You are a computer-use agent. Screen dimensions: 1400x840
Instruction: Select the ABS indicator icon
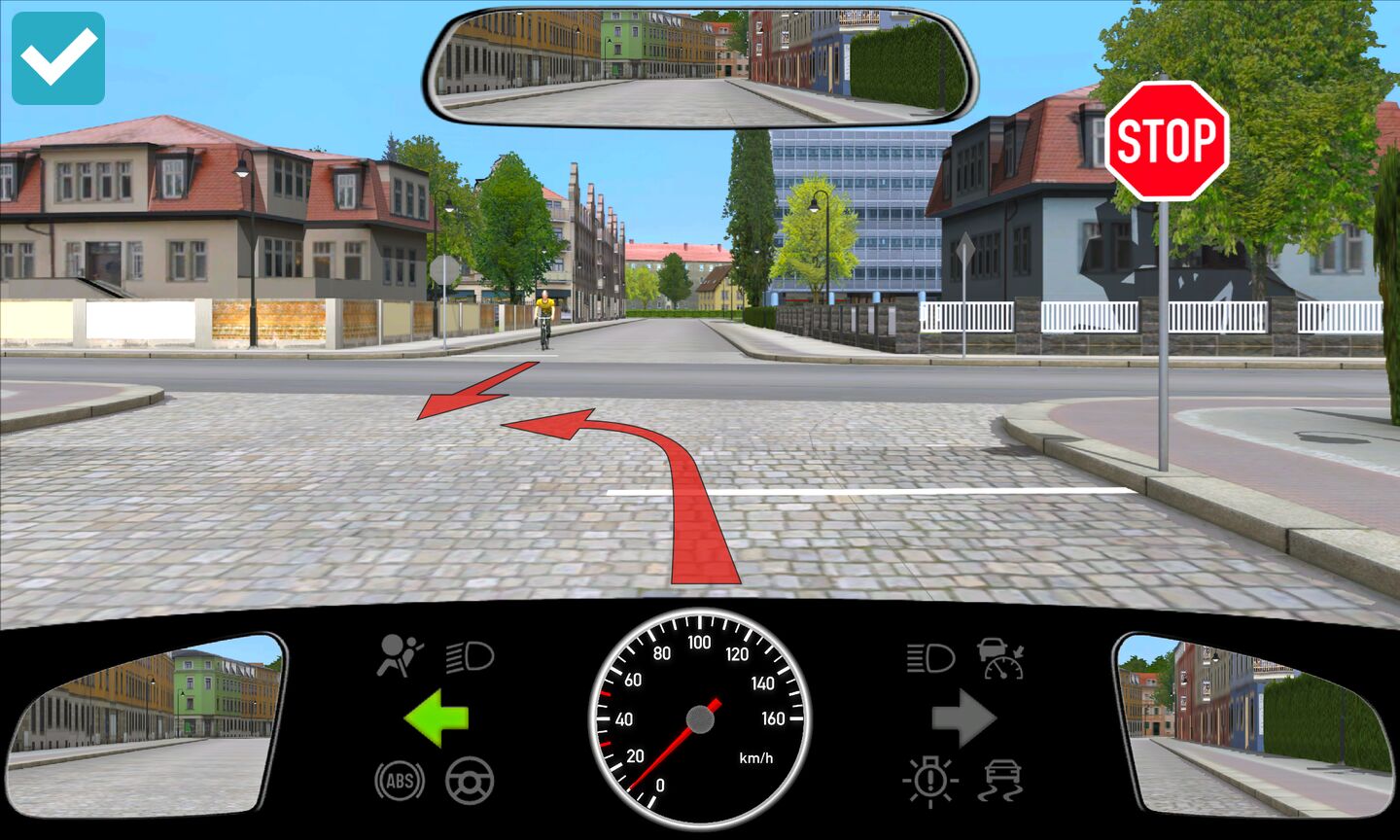point(400,780)
